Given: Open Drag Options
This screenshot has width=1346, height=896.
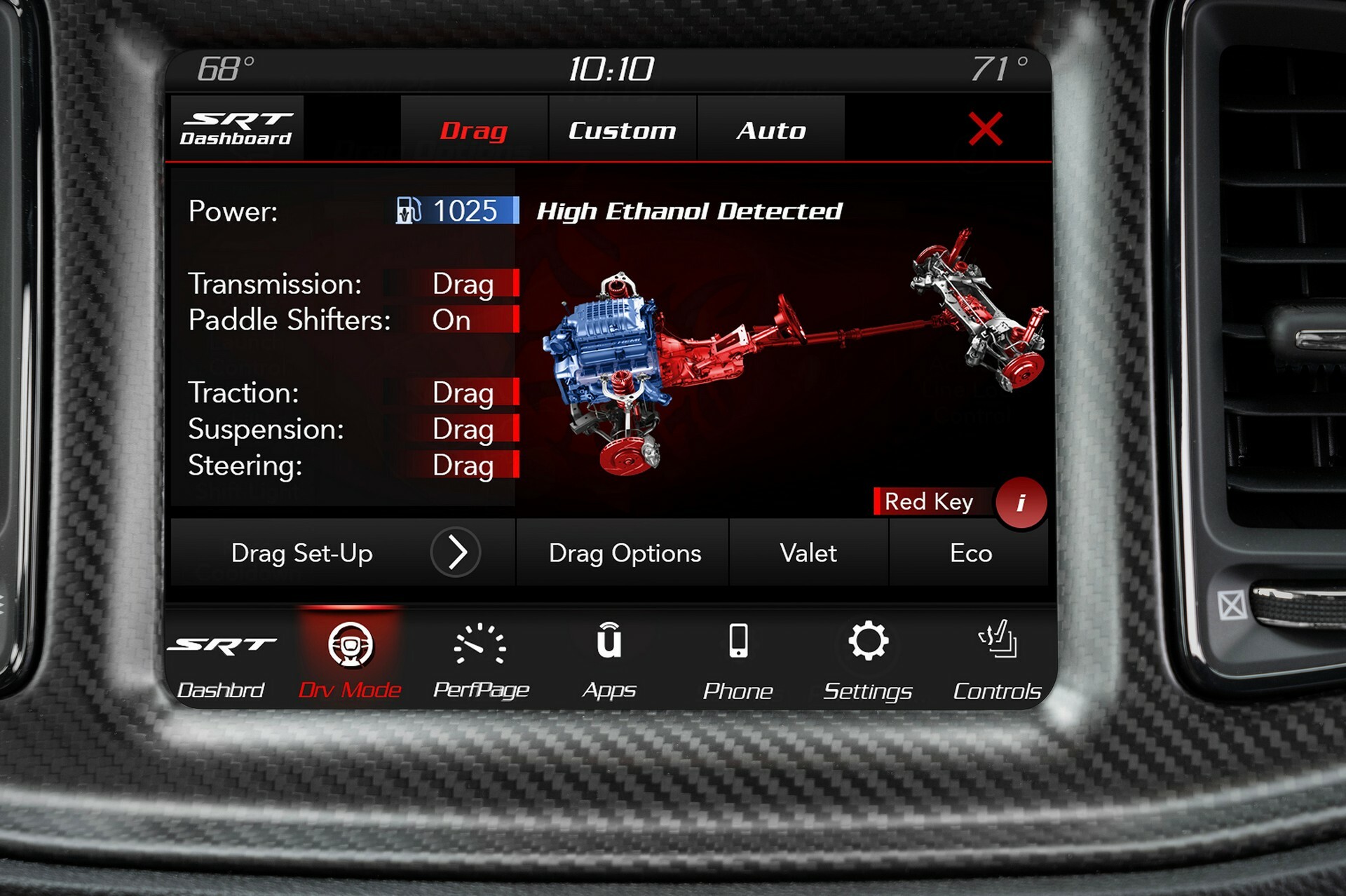Looking at the screenshot, I should (x=625, y=552).
